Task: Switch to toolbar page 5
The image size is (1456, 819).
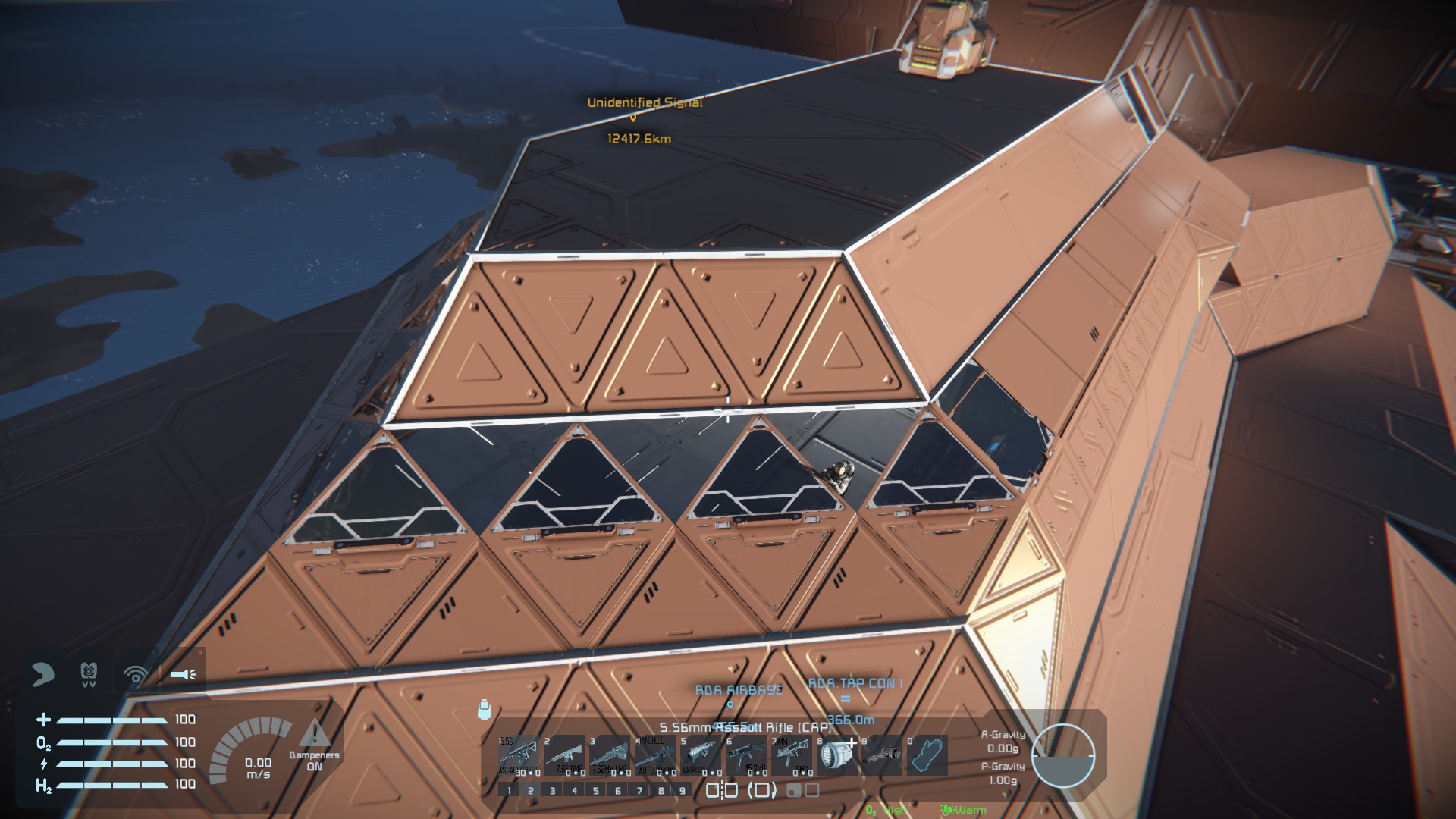Action: (596, 790)
